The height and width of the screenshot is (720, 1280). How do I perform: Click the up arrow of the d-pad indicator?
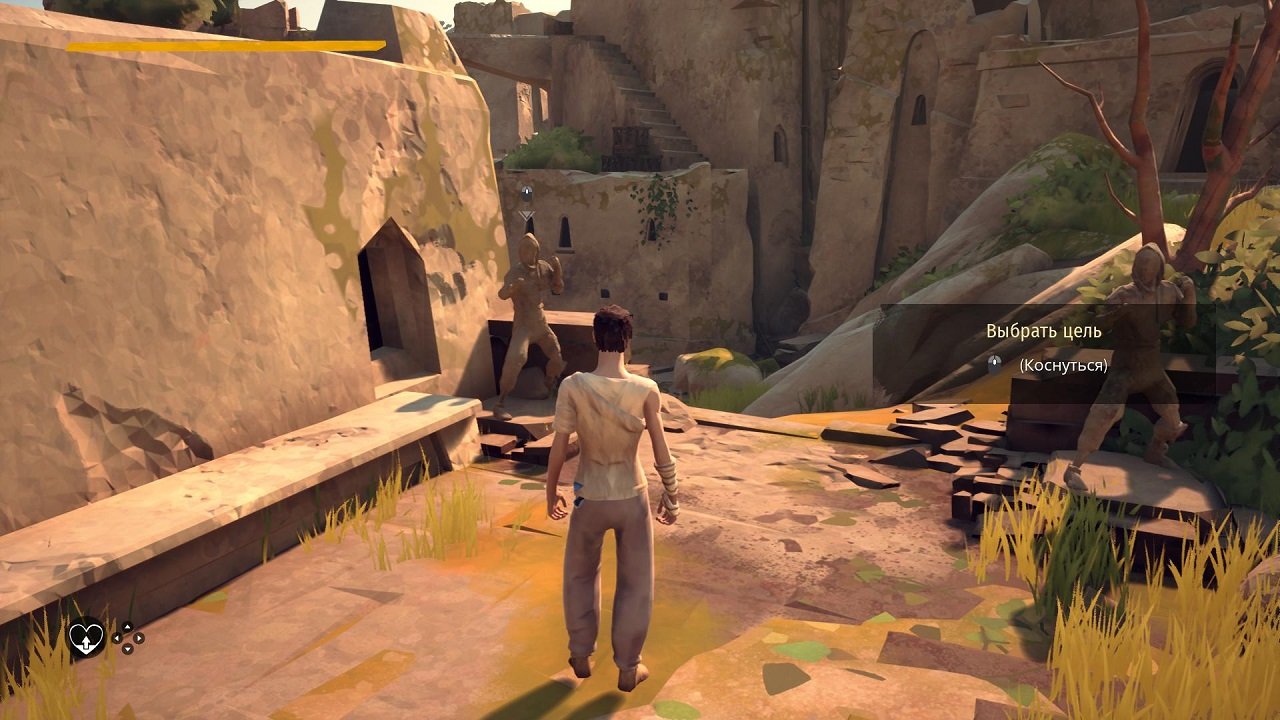tap(127, 627)
